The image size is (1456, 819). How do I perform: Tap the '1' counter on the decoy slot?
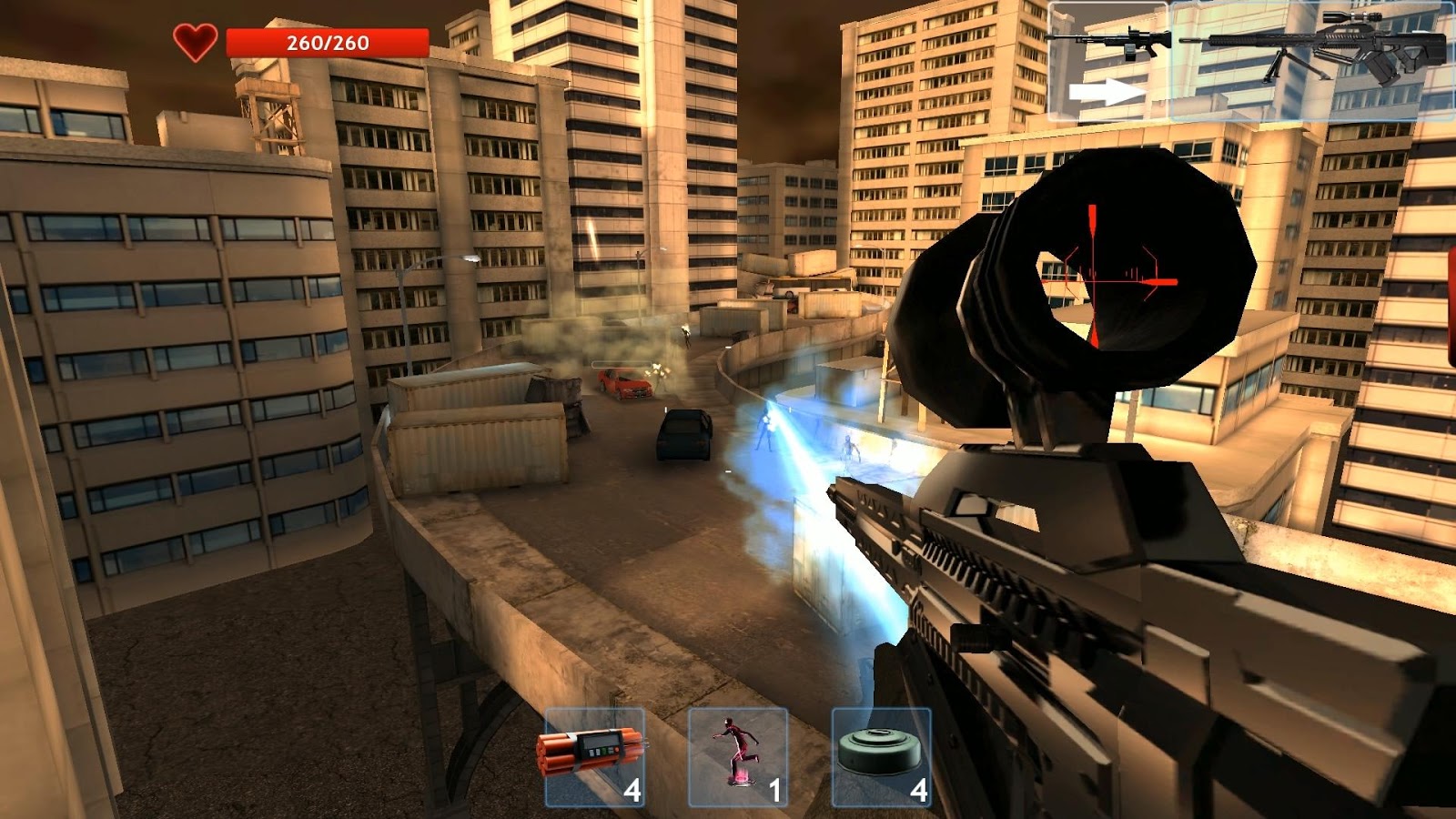coord(774,791)
